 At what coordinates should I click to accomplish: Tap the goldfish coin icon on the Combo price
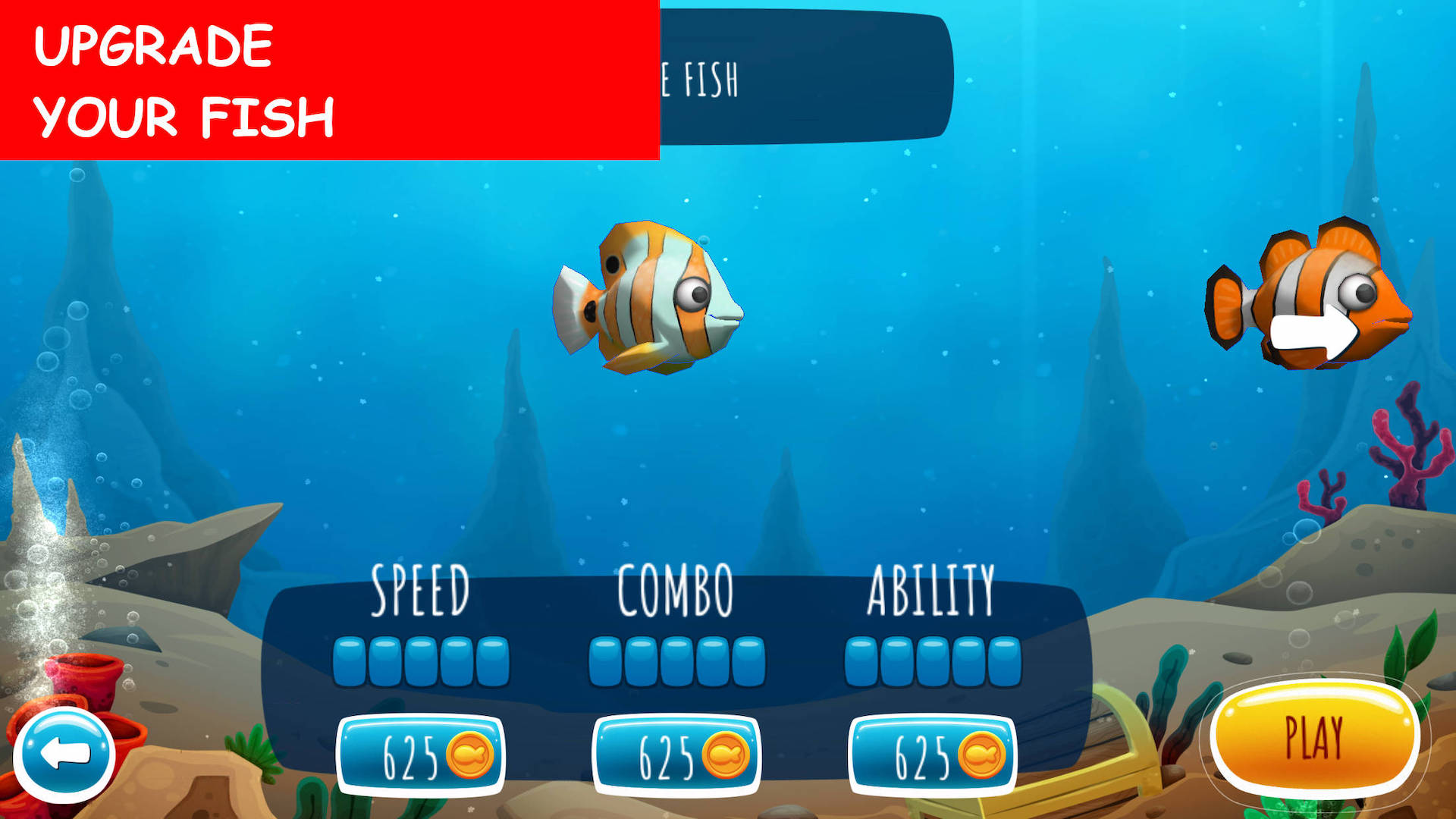click(x=726, y=756)
